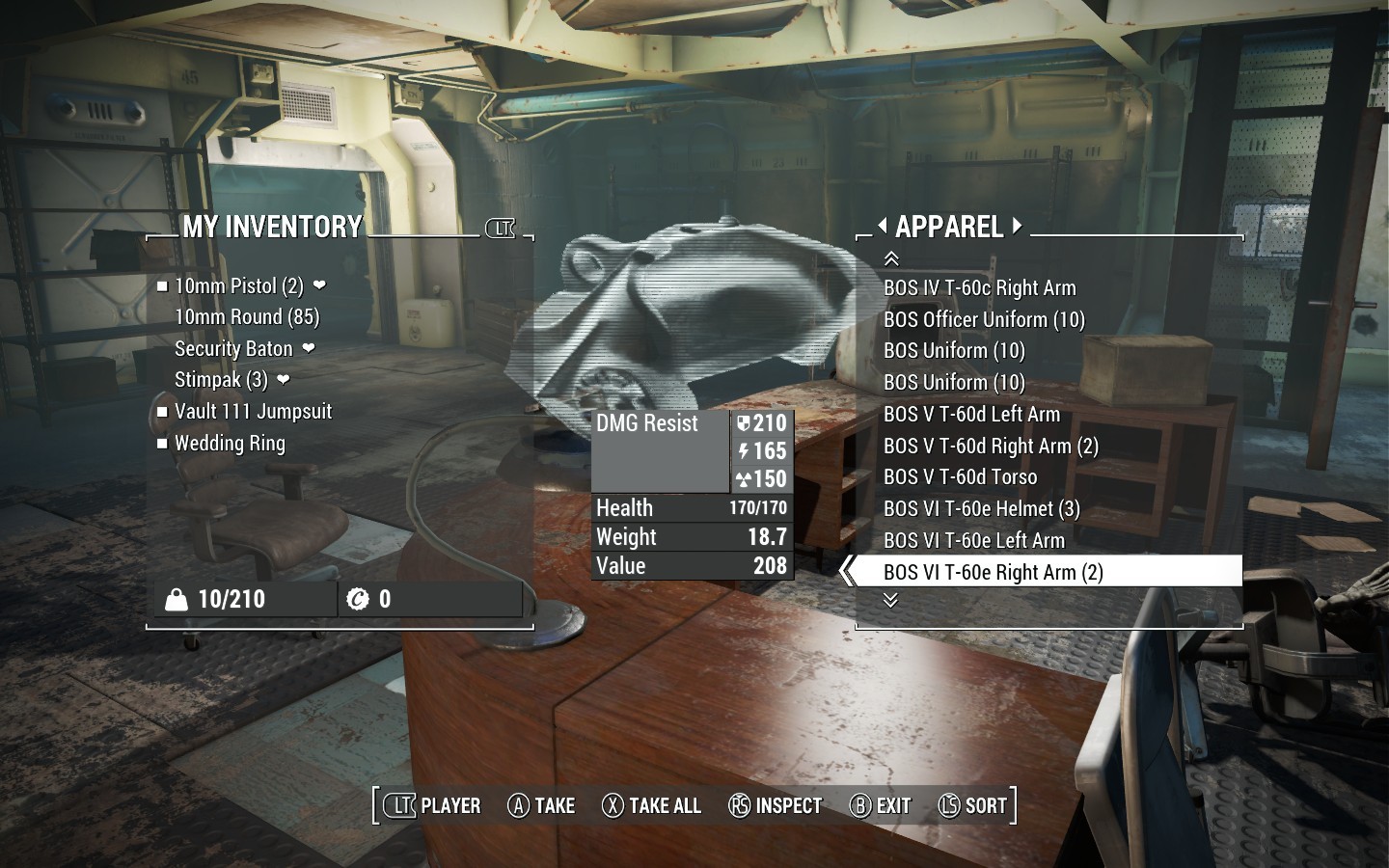This screenshot has height=868, width=1389.
Task: Select BOS VI T-60e Left Arm
Action: (974, 541)
